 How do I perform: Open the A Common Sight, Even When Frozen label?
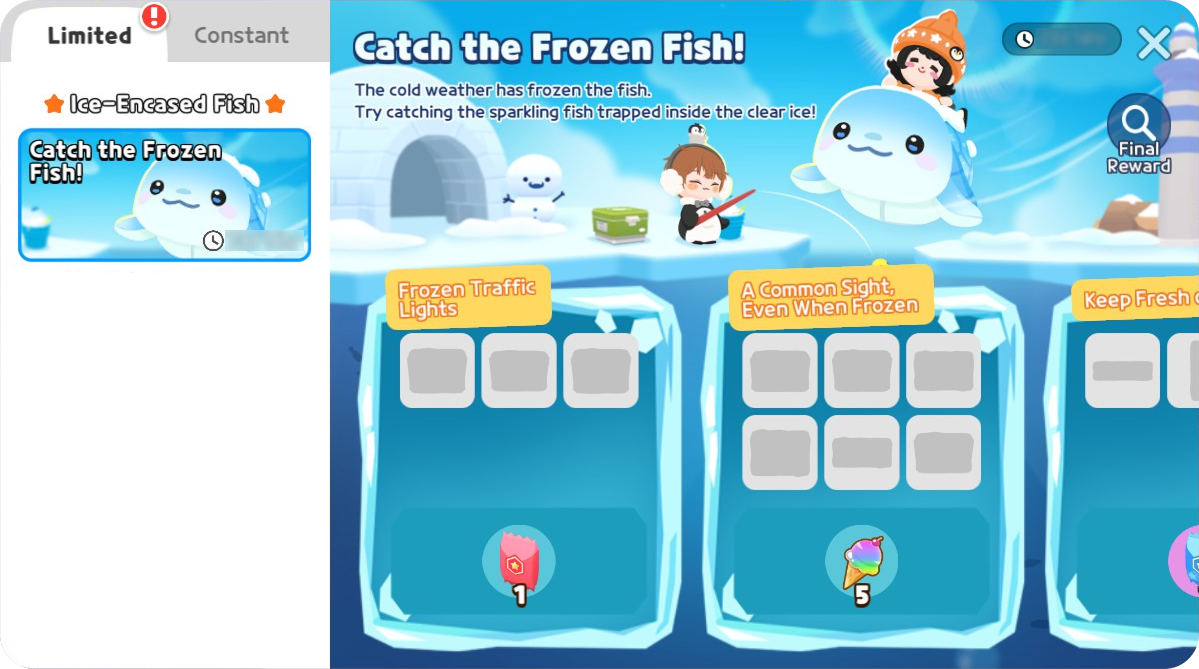[x=829, y=298]
